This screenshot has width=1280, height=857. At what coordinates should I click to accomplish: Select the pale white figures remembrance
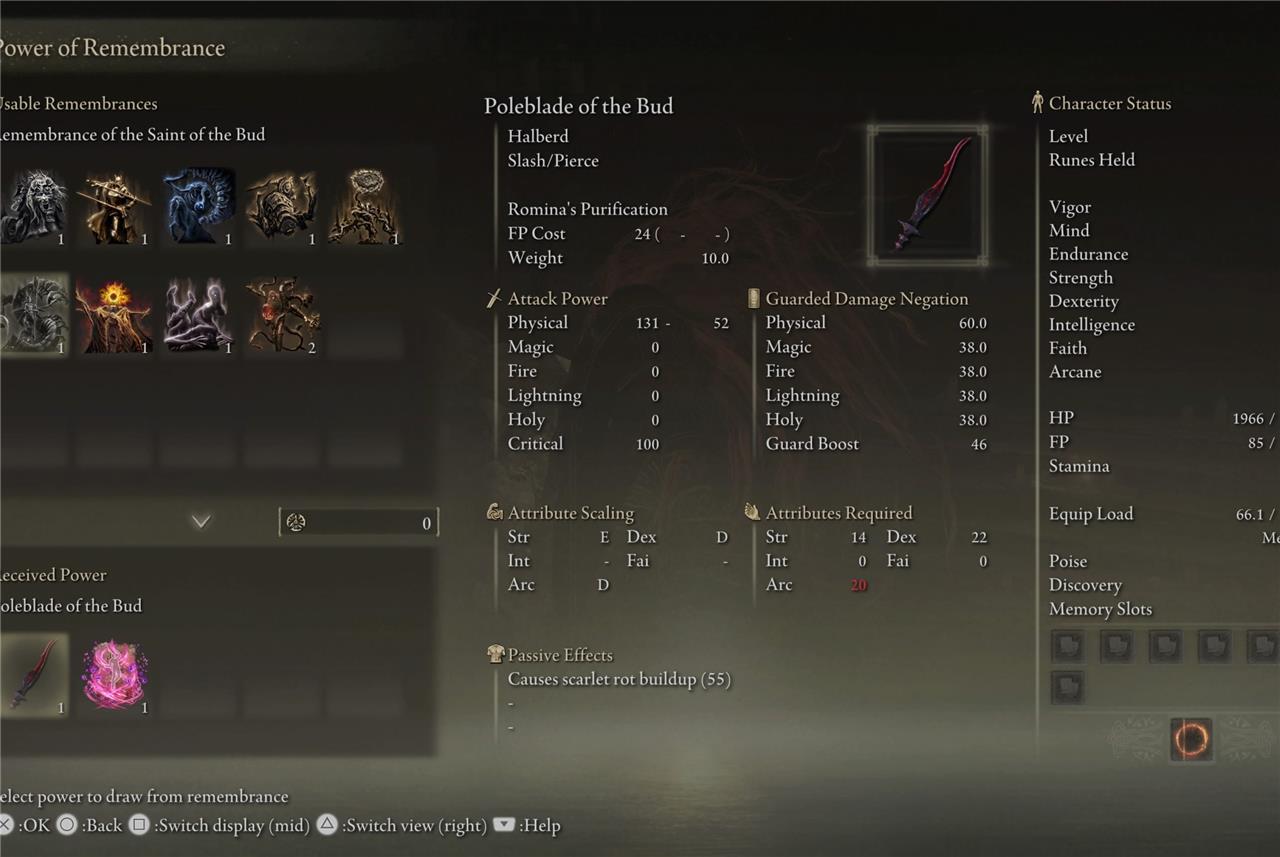coord(199,314)
